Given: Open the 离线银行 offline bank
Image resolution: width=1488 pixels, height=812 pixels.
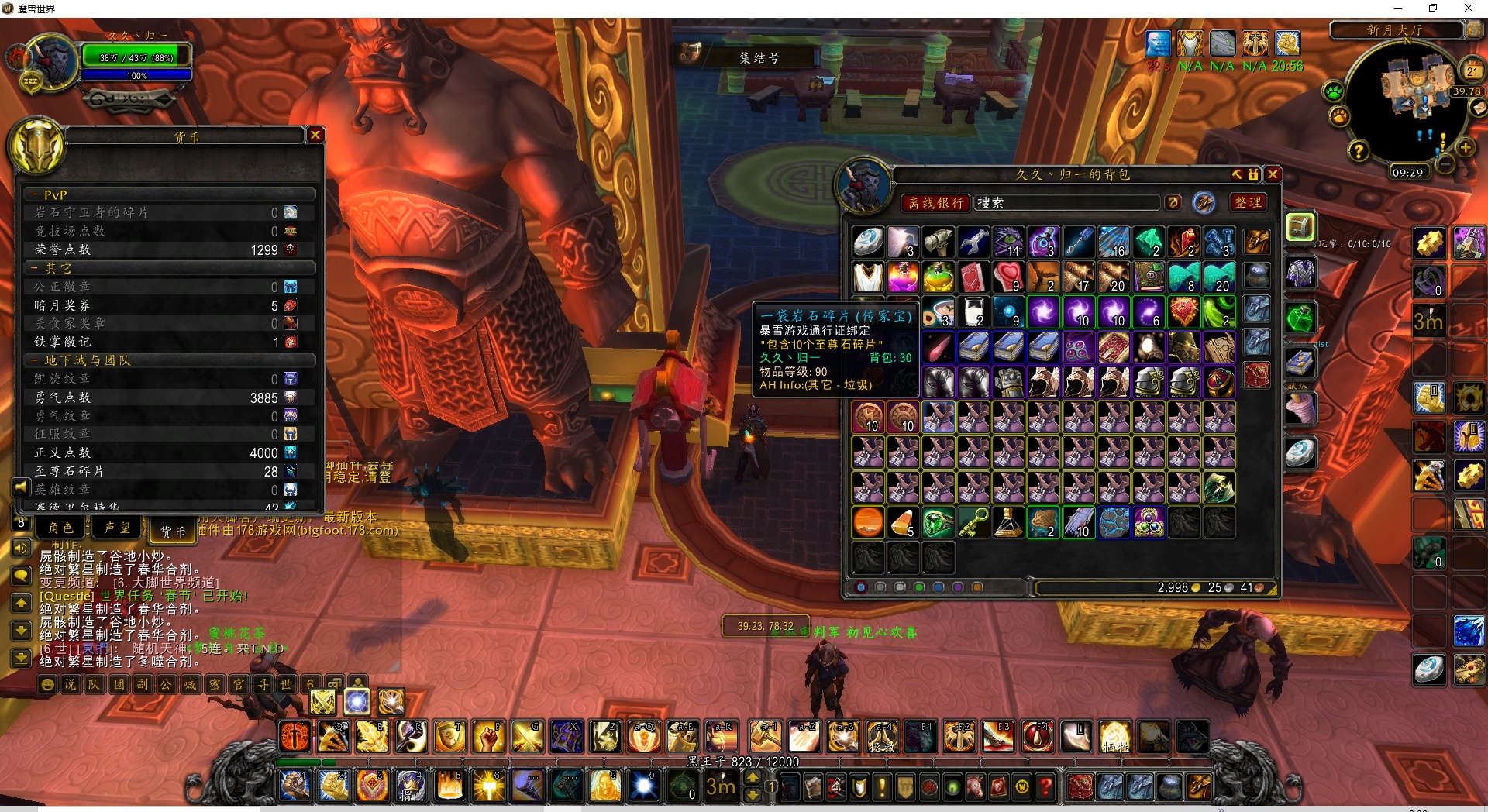Looking at the screenshot, I should point(935,203).
